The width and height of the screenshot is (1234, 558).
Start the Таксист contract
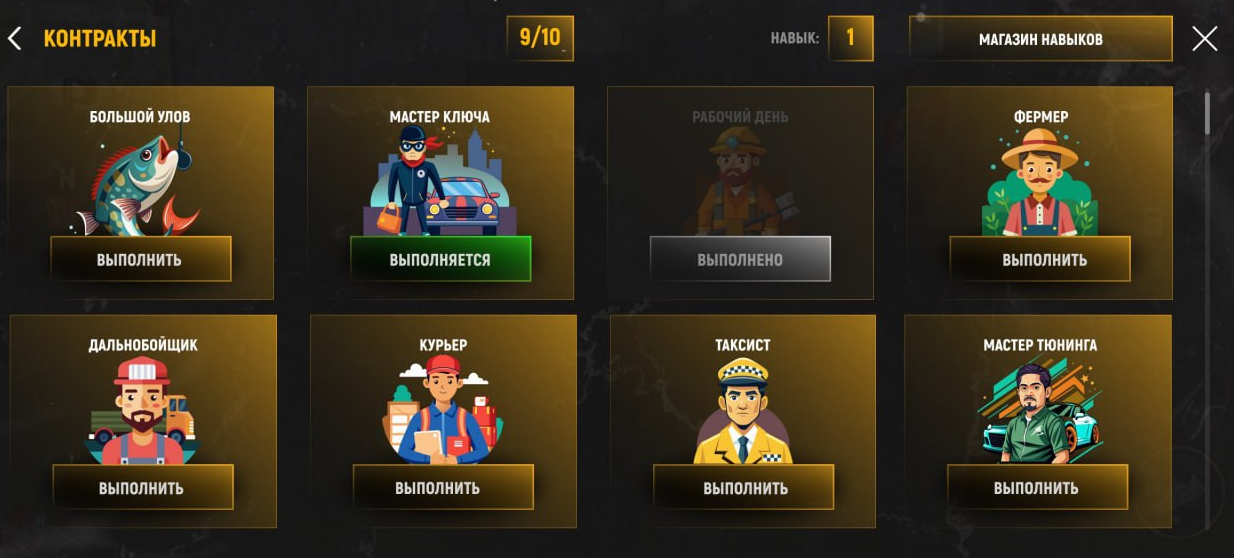point(743,488)
